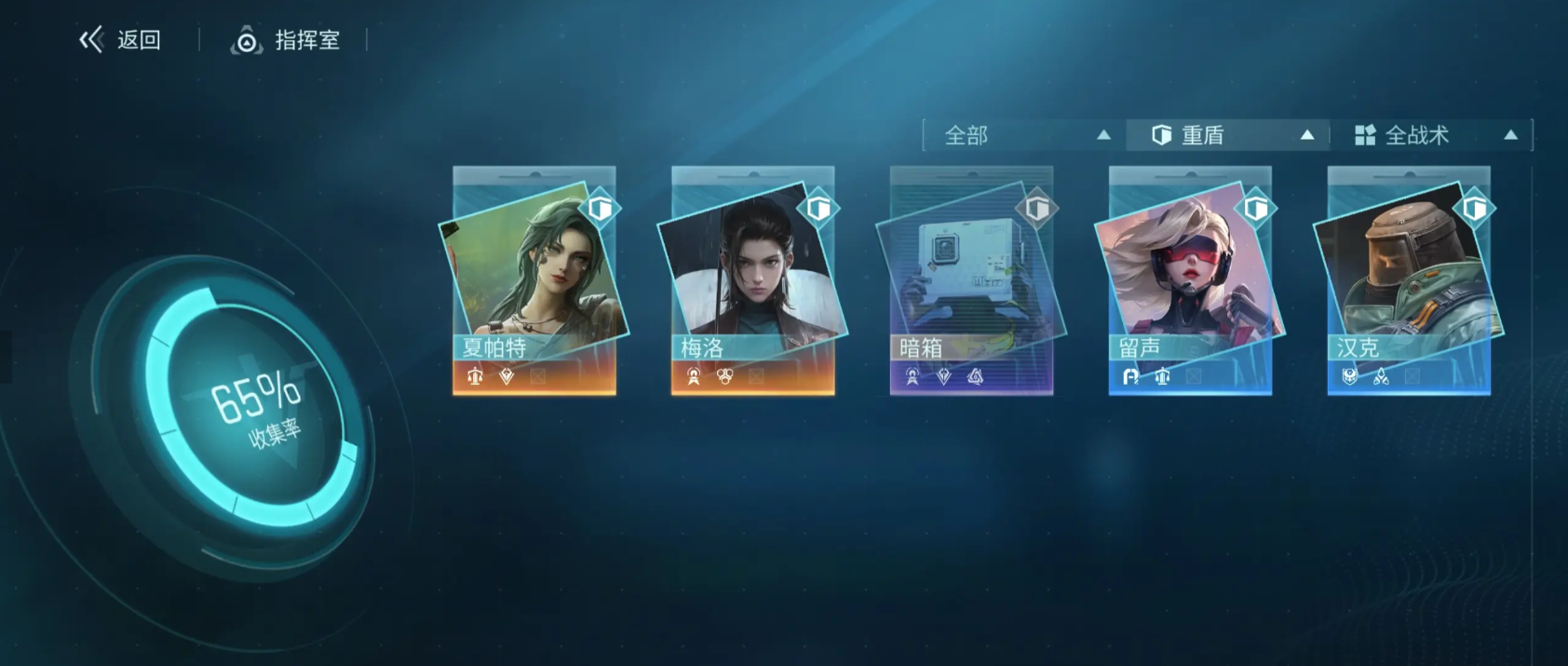This screenshot has height=666, width=1568.
Task: Select the 汉克 character card
Action: (x=1409, y=279)
